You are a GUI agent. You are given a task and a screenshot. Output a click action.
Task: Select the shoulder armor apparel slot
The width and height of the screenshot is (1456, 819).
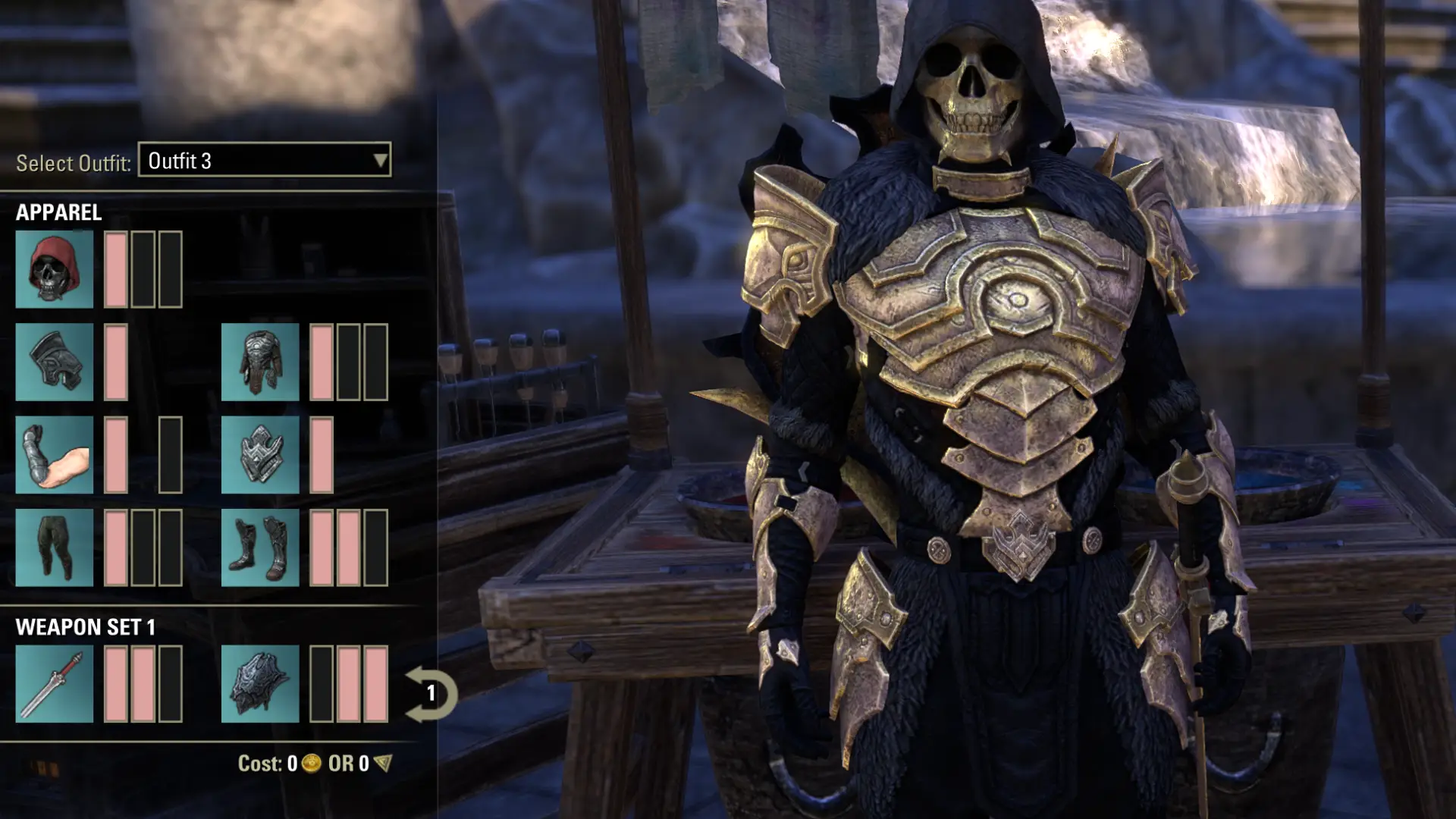point(54,362)
